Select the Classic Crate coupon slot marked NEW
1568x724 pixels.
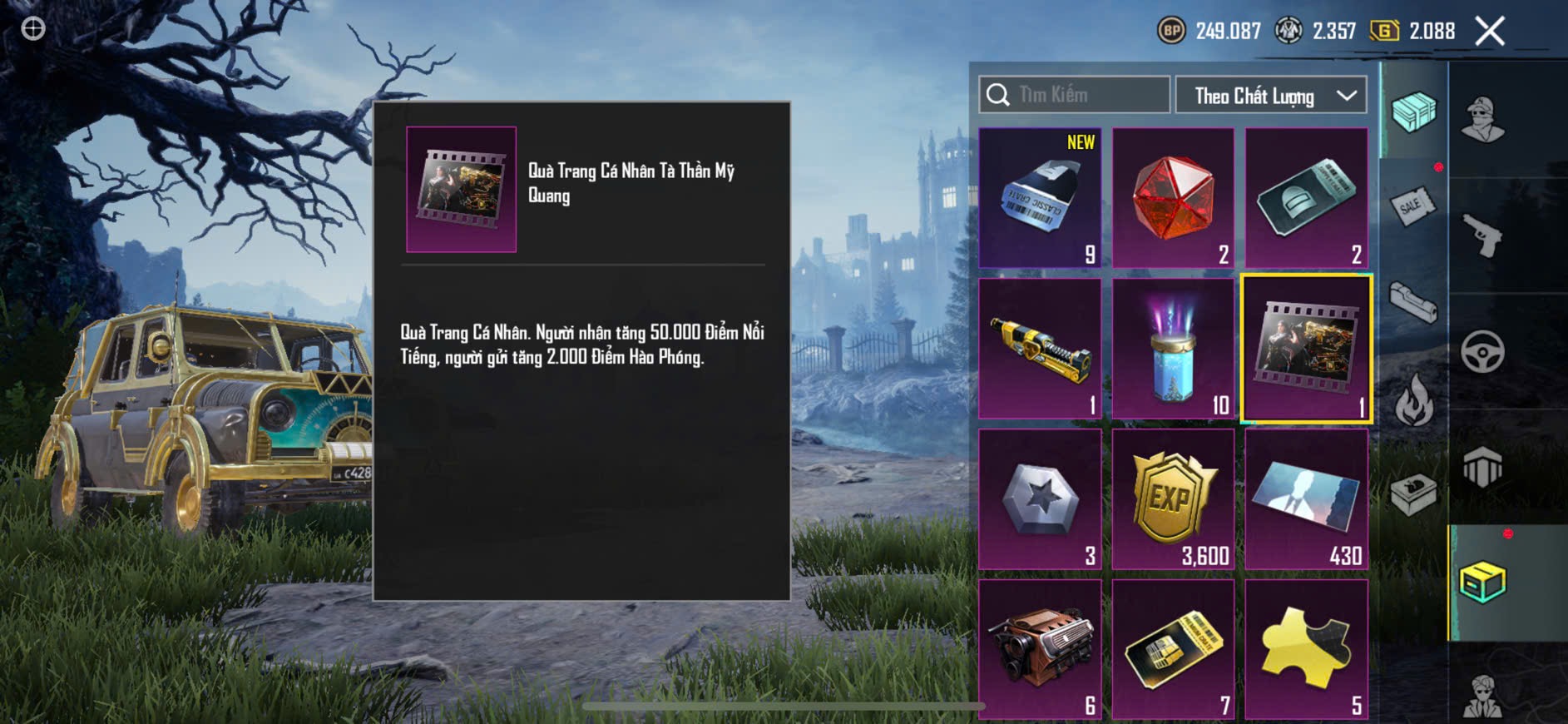[x=1040, y=198]
